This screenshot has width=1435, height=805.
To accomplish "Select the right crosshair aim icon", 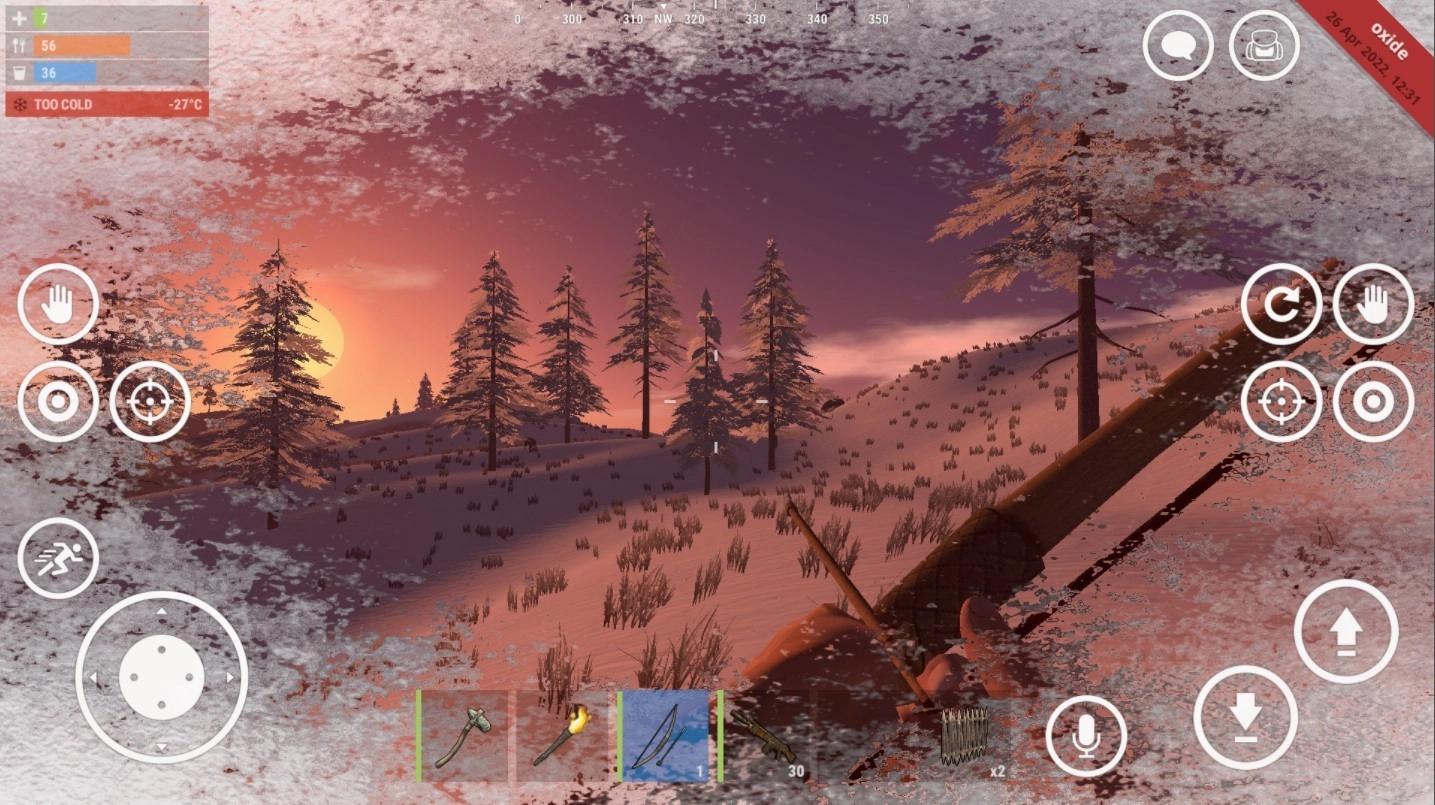I will click(1283, 400).
